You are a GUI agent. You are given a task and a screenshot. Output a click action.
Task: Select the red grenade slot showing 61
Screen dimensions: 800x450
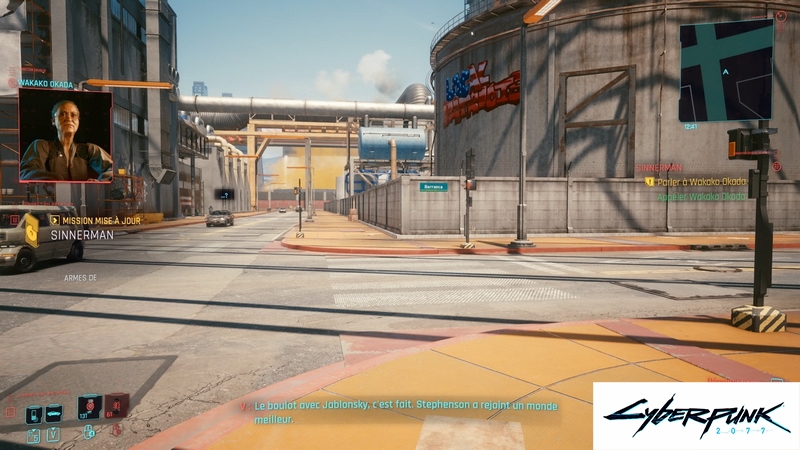point(116,406)
